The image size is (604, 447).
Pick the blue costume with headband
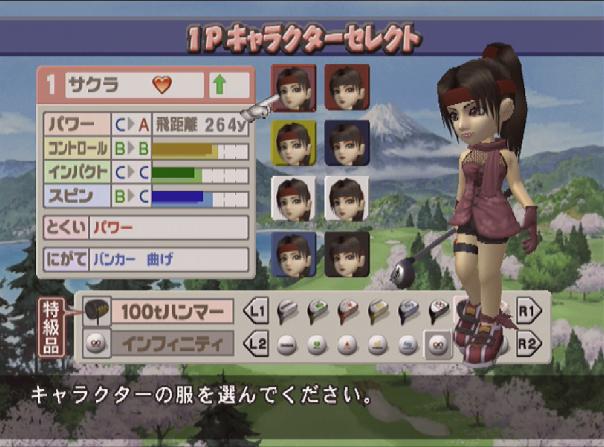(293, 254)
